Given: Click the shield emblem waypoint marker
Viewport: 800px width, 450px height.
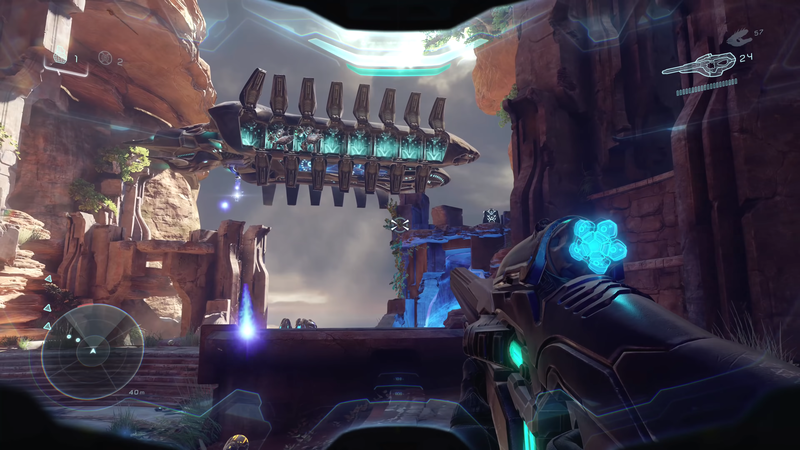Looking at the screenshot, I should coord(491,215).
